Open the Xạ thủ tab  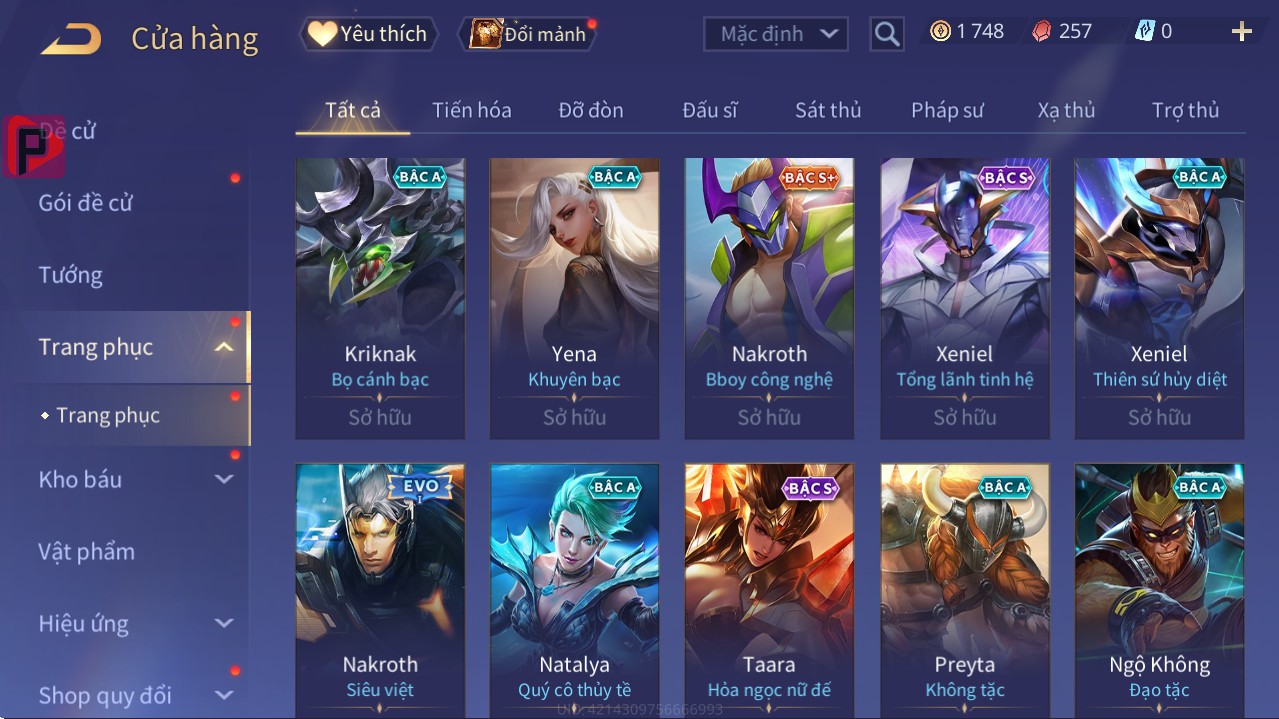pos(1066,110)
